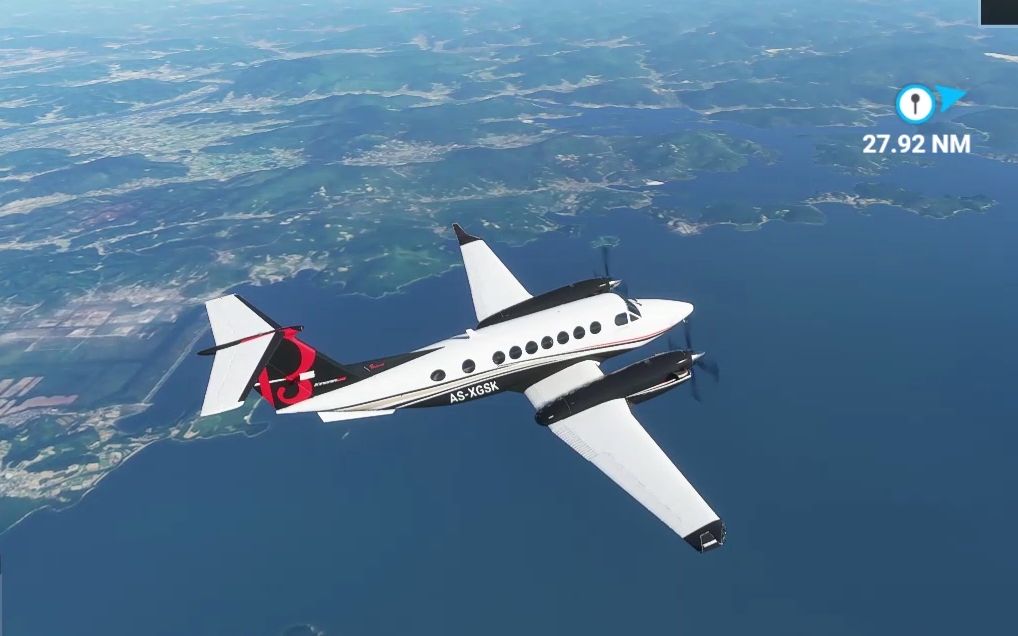Click the waypoint marker showing 27.92 NM
Viewport: 1018px width, 636px height.
click(915, 103)
